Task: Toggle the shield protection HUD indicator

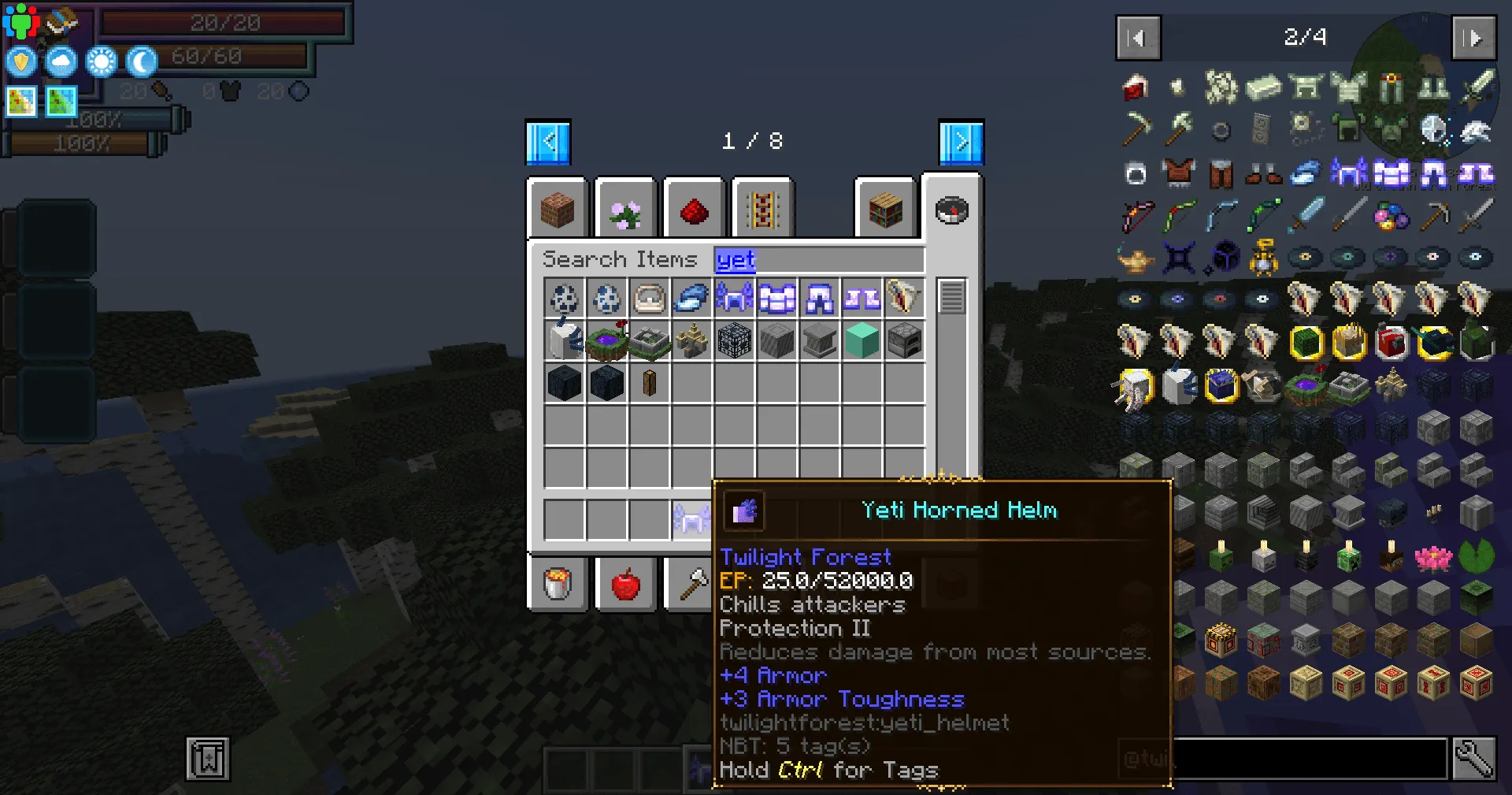Action: click(x=20, y=61)
